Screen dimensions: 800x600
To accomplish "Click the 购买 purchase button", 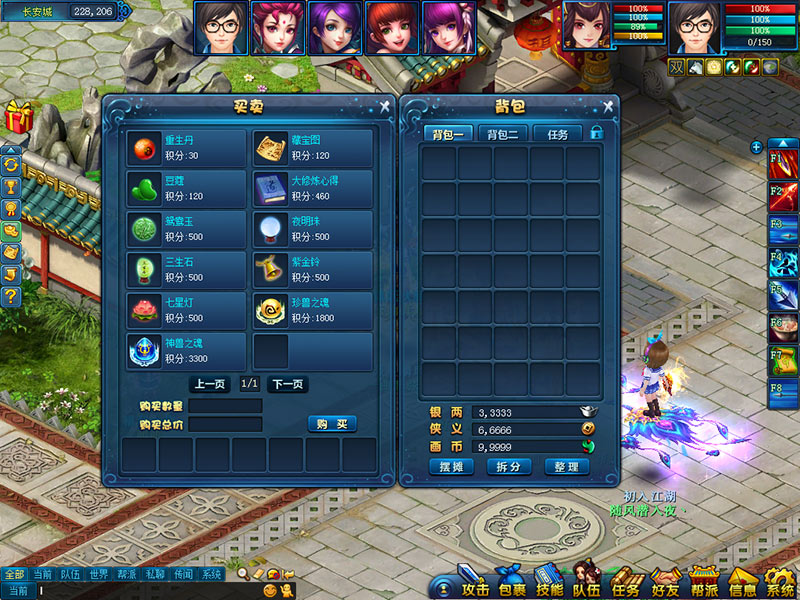I will pos(331,424).
